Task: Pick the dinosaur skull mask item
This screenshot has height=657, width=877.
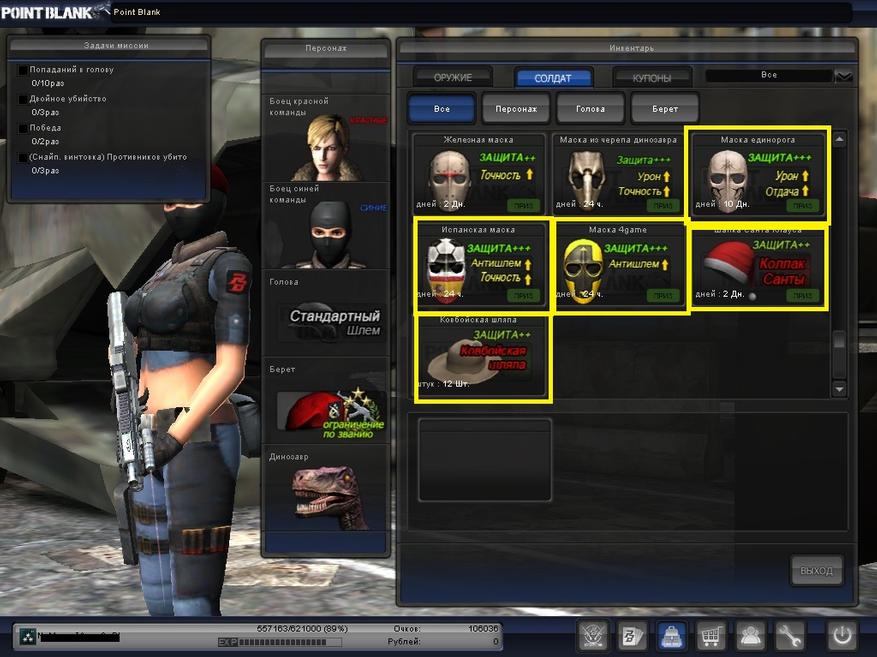Action: (x=618, y=174)
